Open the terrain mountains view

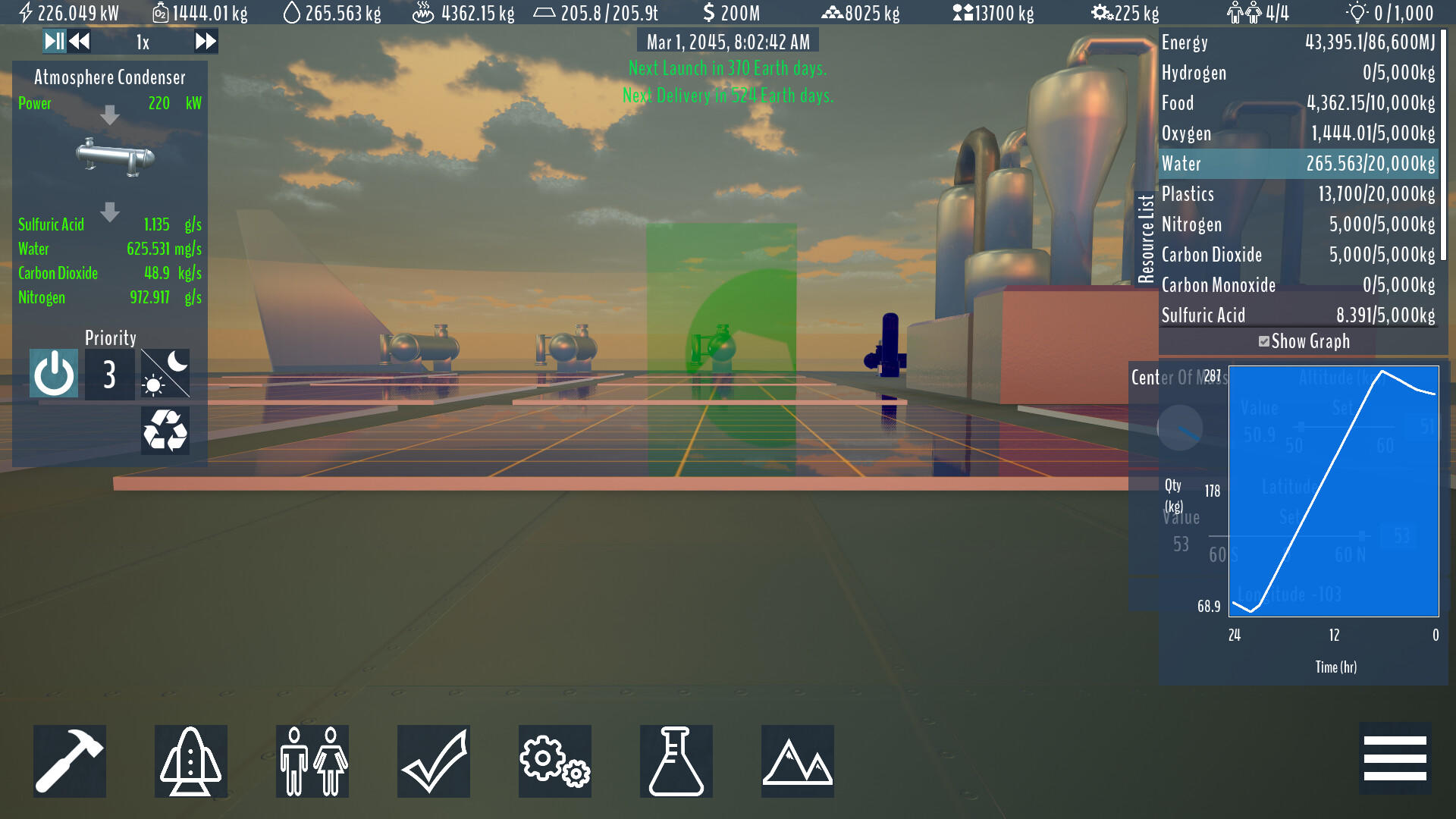pos(797,761)
